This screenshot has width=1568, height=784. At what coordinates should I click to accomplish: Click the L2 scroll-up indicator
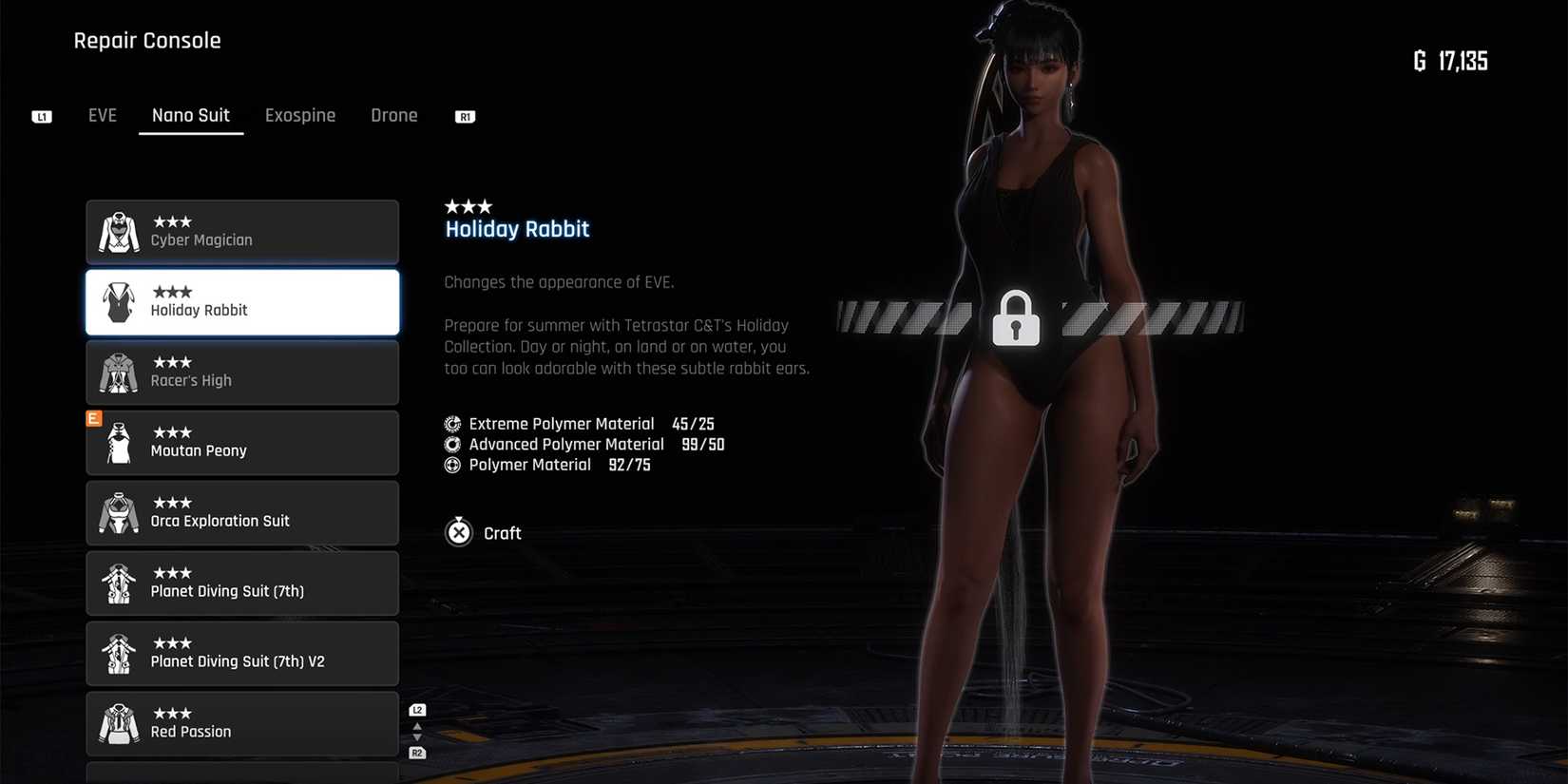click(x=416, y=709)
